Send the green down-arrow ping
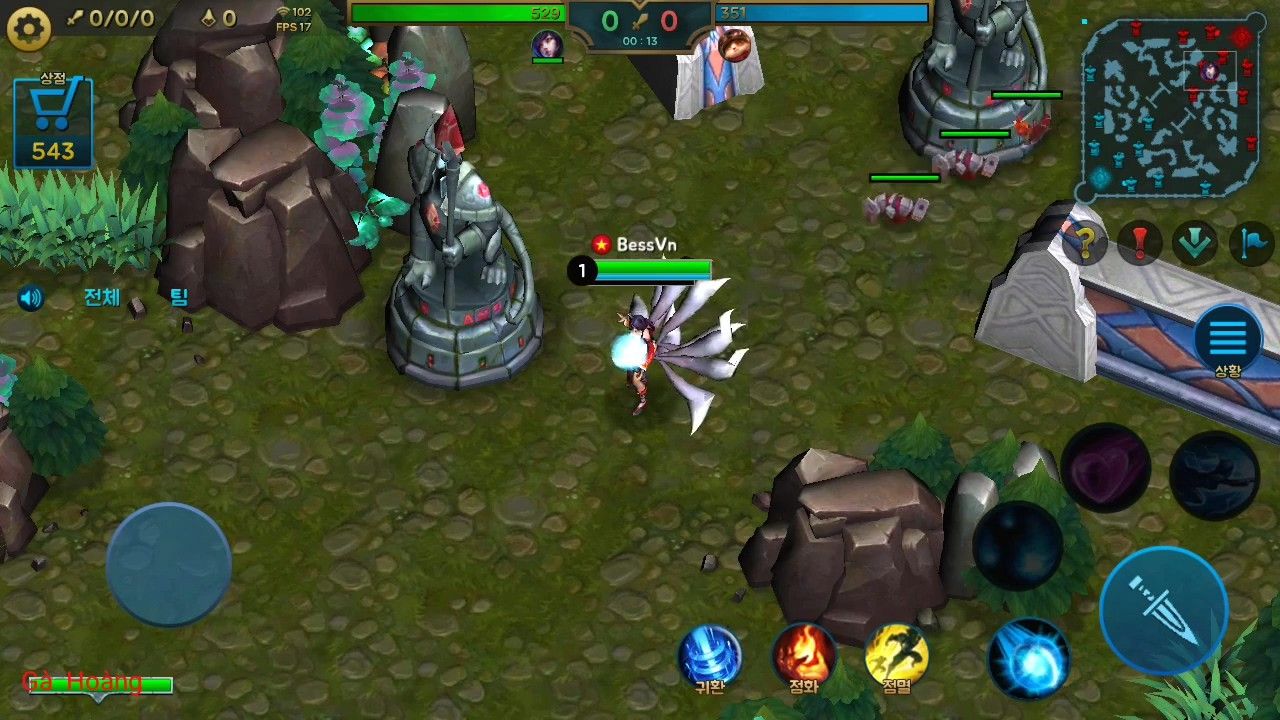Viewport: 1280px width, 720px height. click(x=1194, y=242)
